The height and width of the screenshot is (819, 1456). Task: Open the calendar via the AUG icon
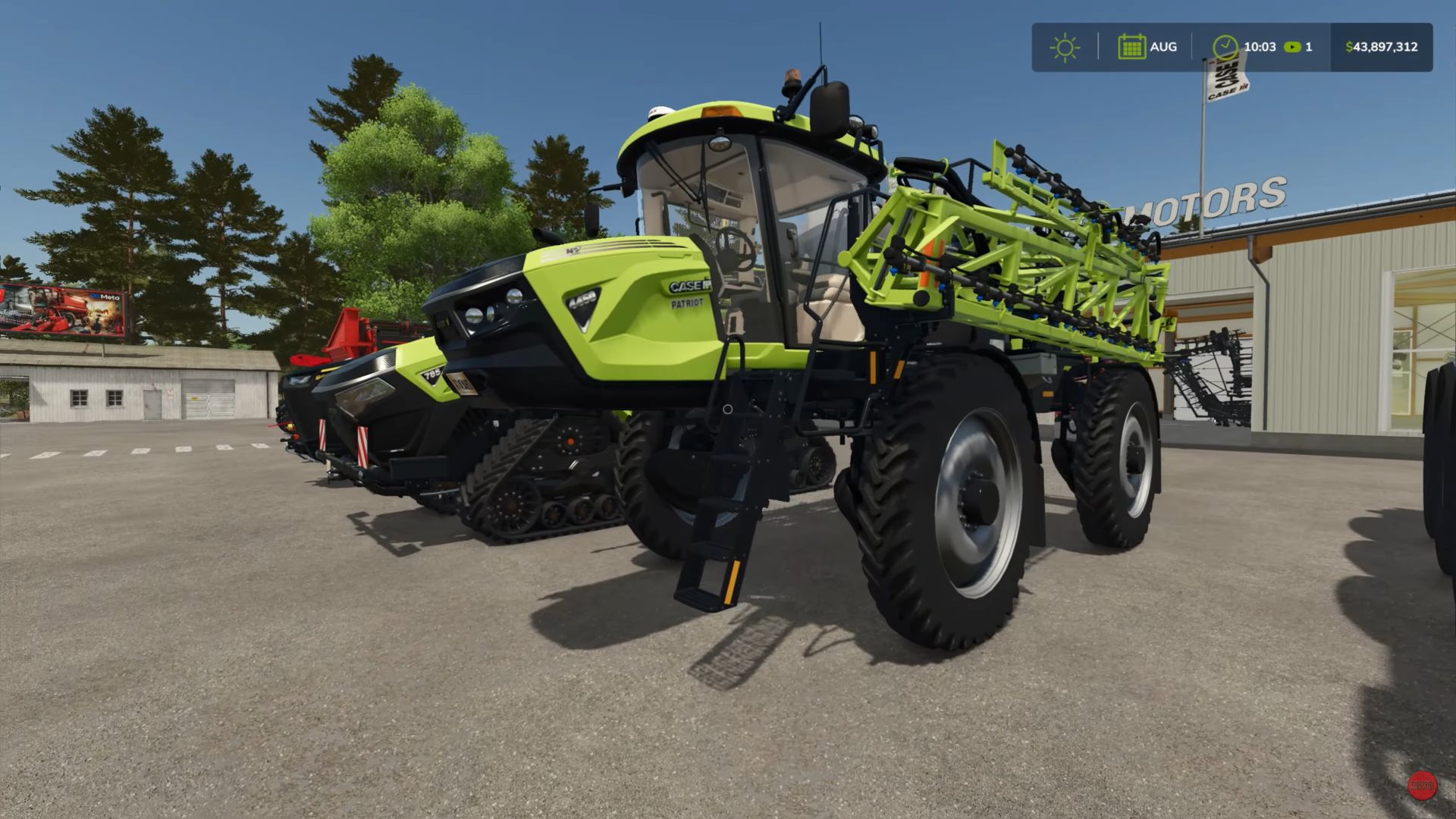[1134, 47]
